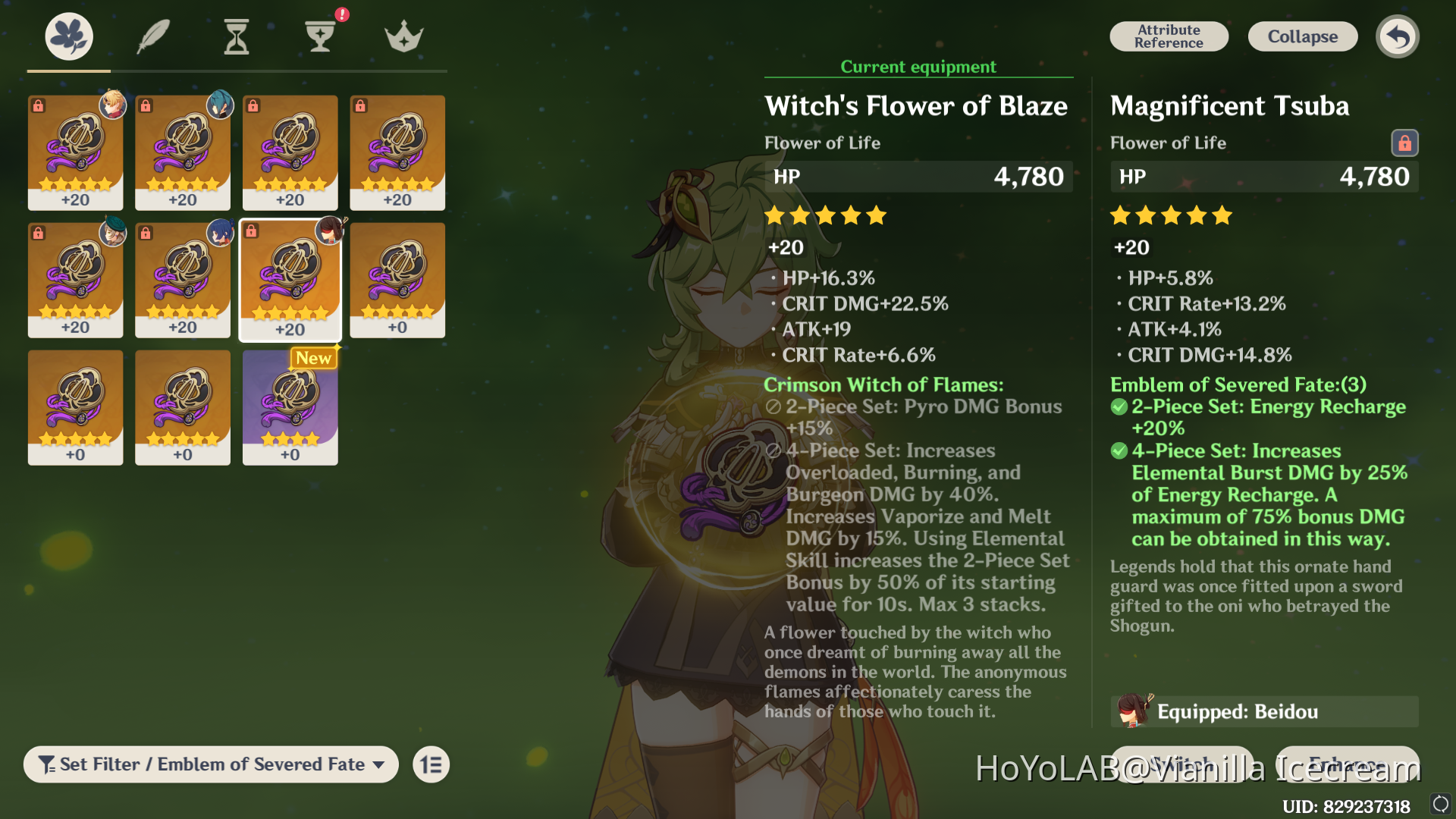Viewport: 1456px width, 819px height.
Task: Unlock the Magnificent Tsuba artifact
Action: click(1405, 143)
